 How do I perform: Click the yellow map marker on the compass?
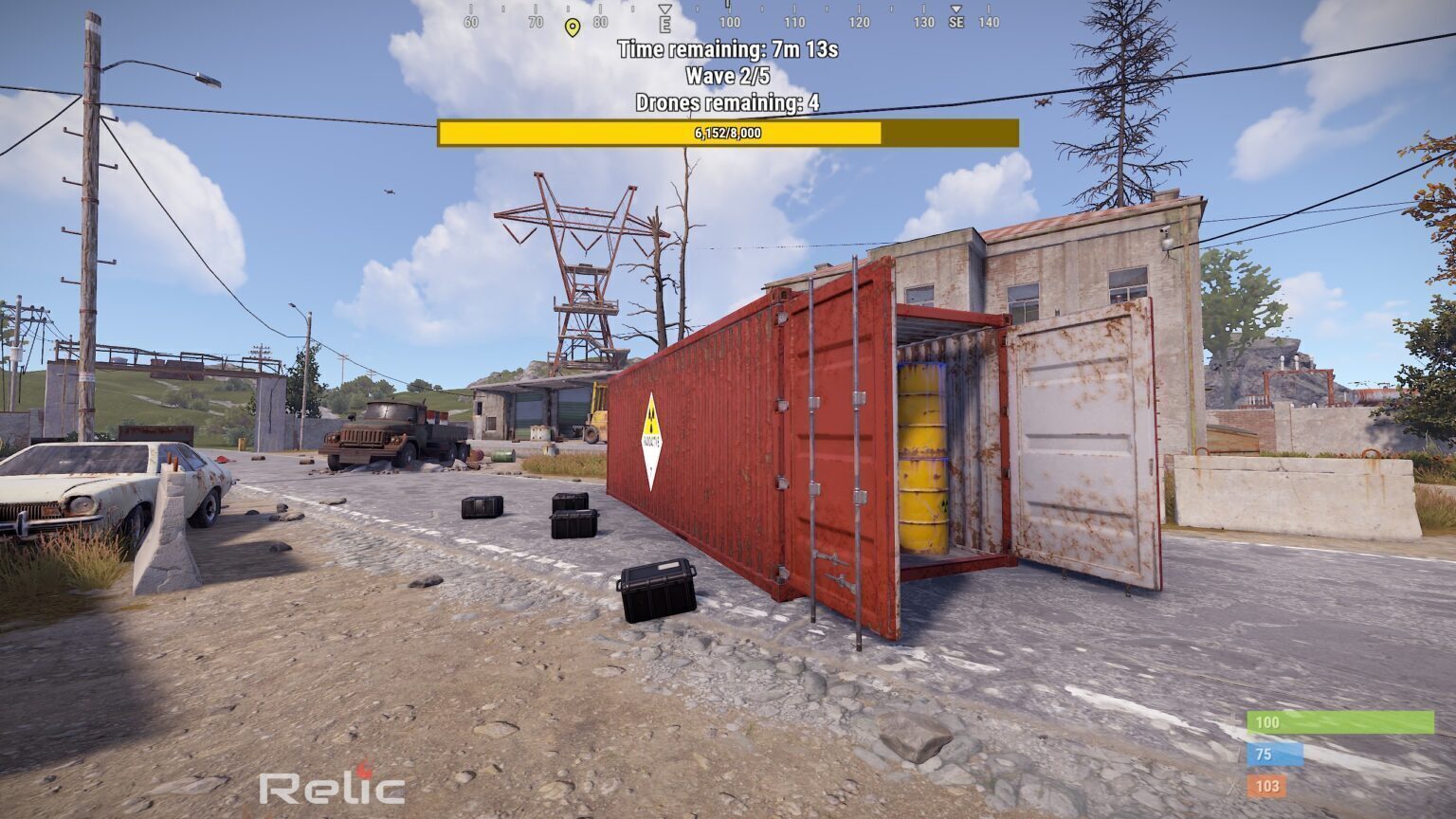point(572,27)
